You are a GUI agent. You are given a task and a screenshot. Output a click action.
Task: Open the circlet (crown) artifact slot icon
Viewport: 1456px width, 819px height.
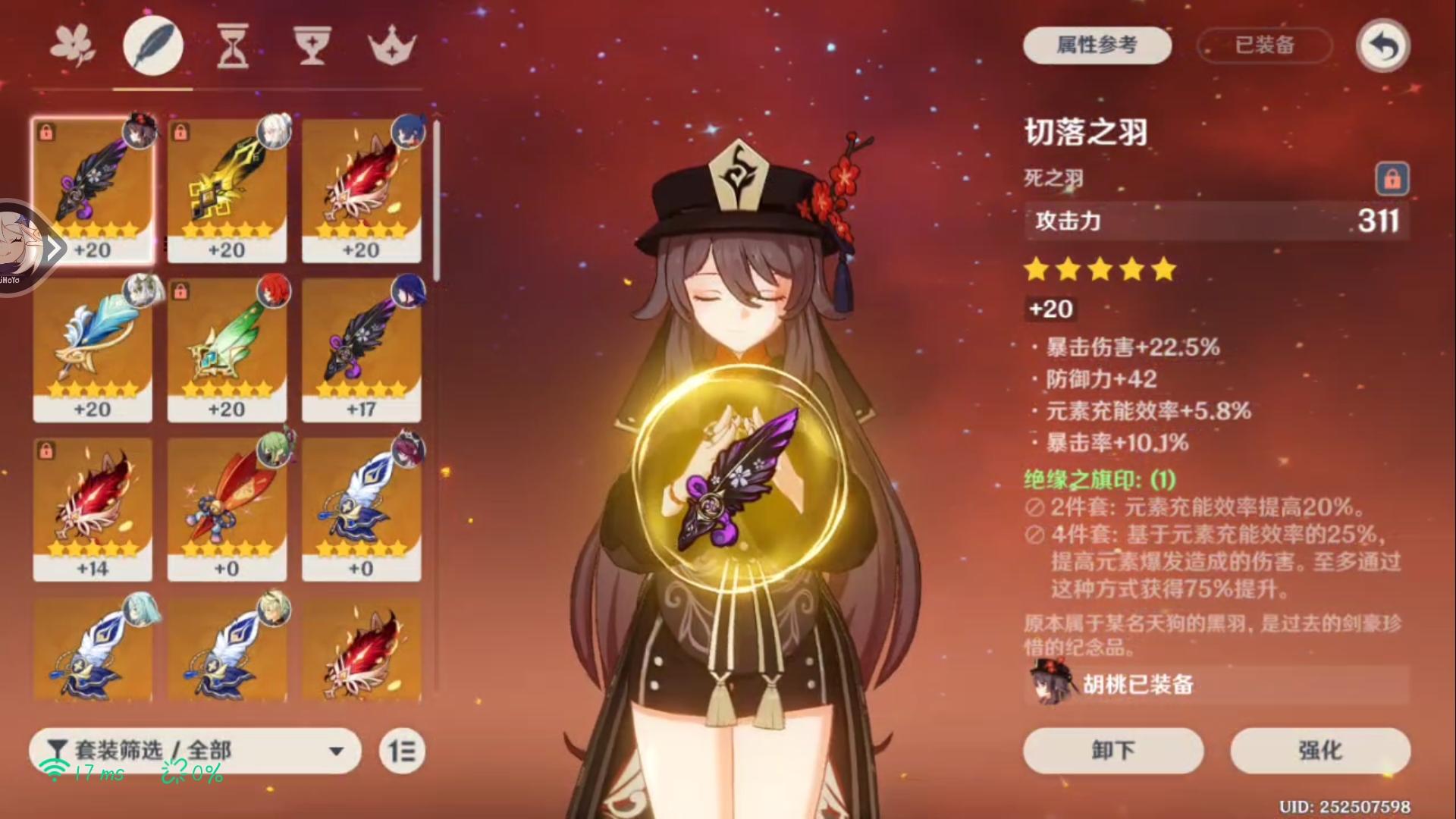point(391,45)
